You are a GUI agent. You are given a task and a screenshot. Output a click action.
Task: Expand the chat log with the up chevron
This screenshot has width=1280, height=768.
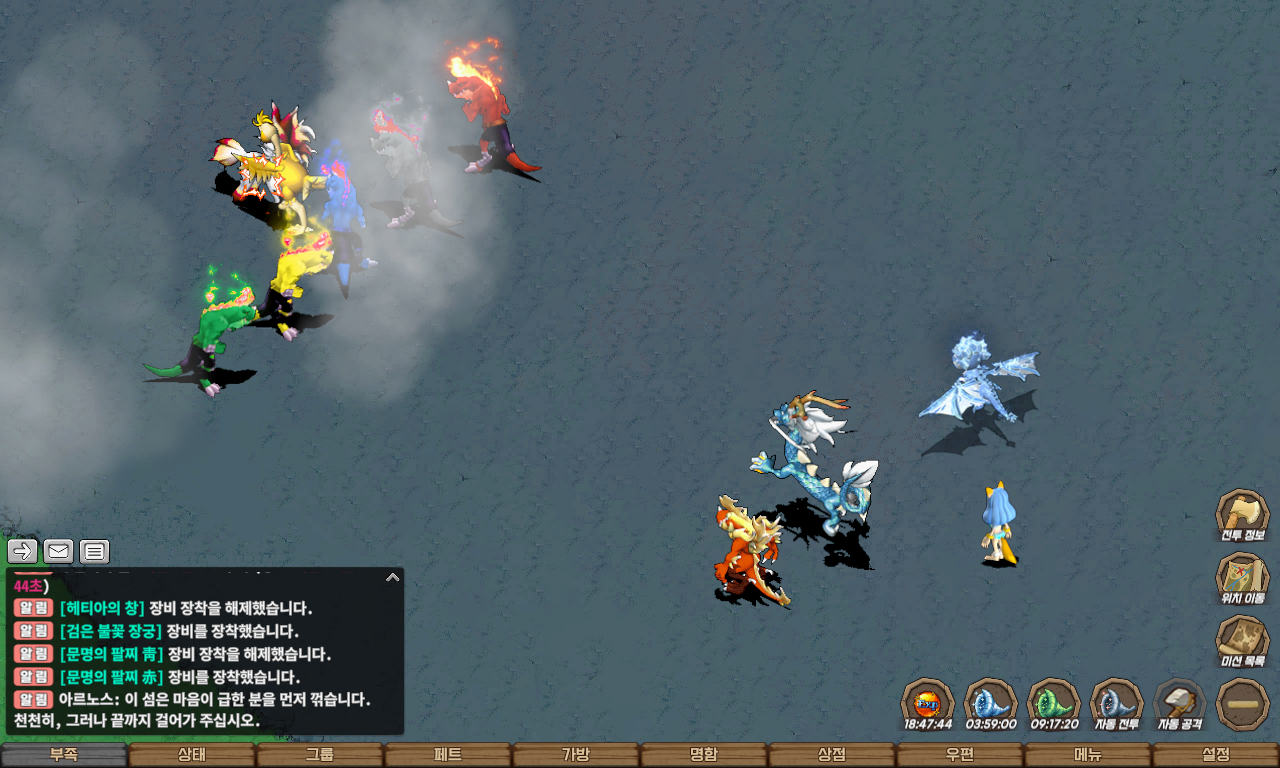pos(393,577)
